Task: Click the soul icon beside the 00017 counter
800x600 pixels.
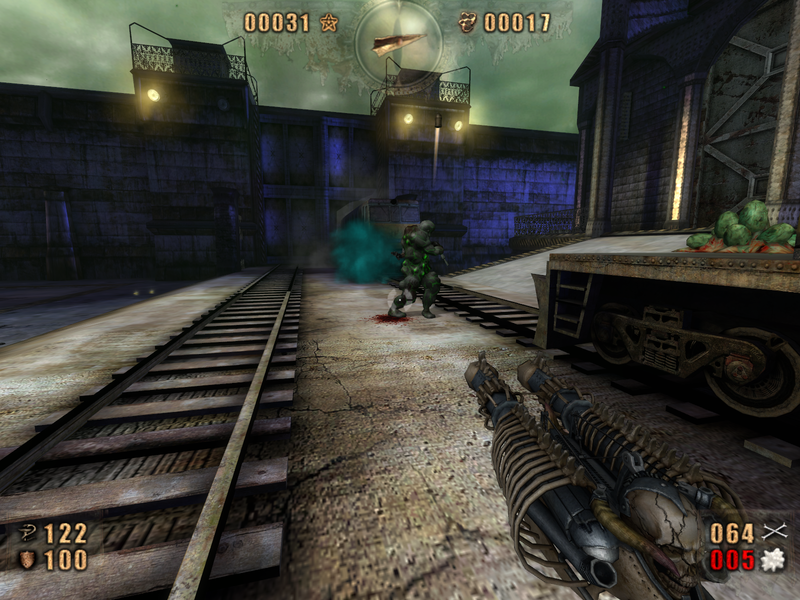Action: [x=467, y=23]
